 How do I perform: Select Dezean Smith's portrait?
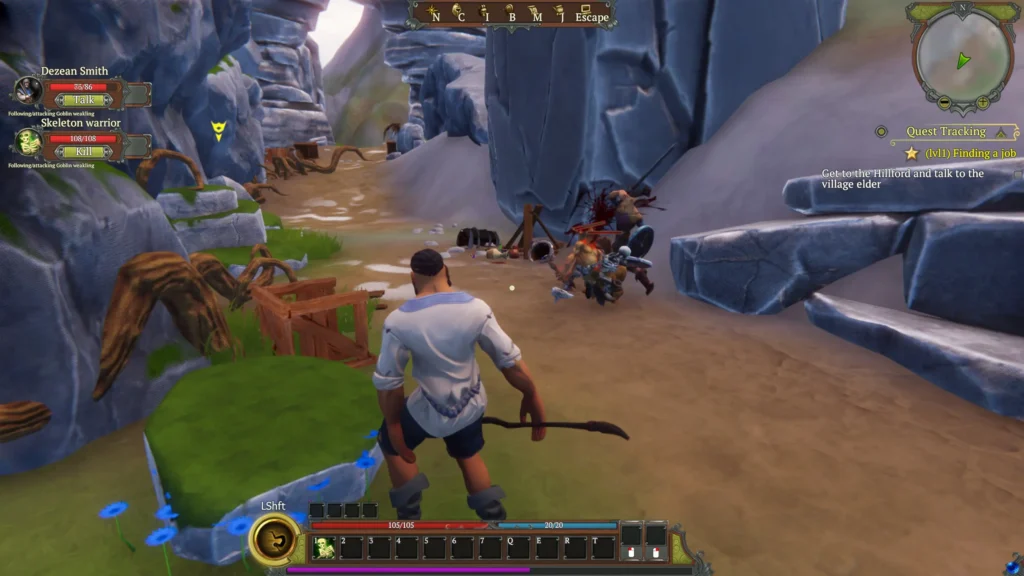[28, 92]
